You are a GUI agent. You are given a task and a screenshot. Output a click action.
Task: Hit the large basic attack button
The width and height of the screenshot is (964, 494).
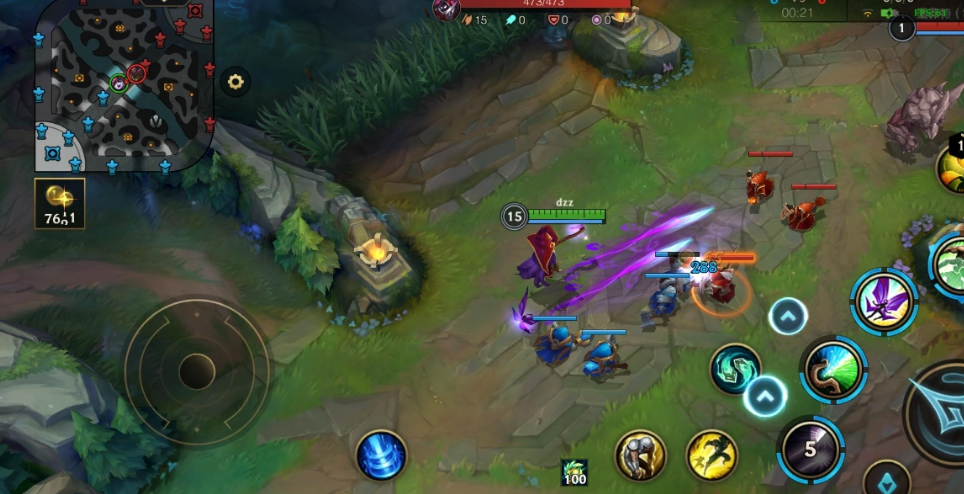(x=940, y=410)
